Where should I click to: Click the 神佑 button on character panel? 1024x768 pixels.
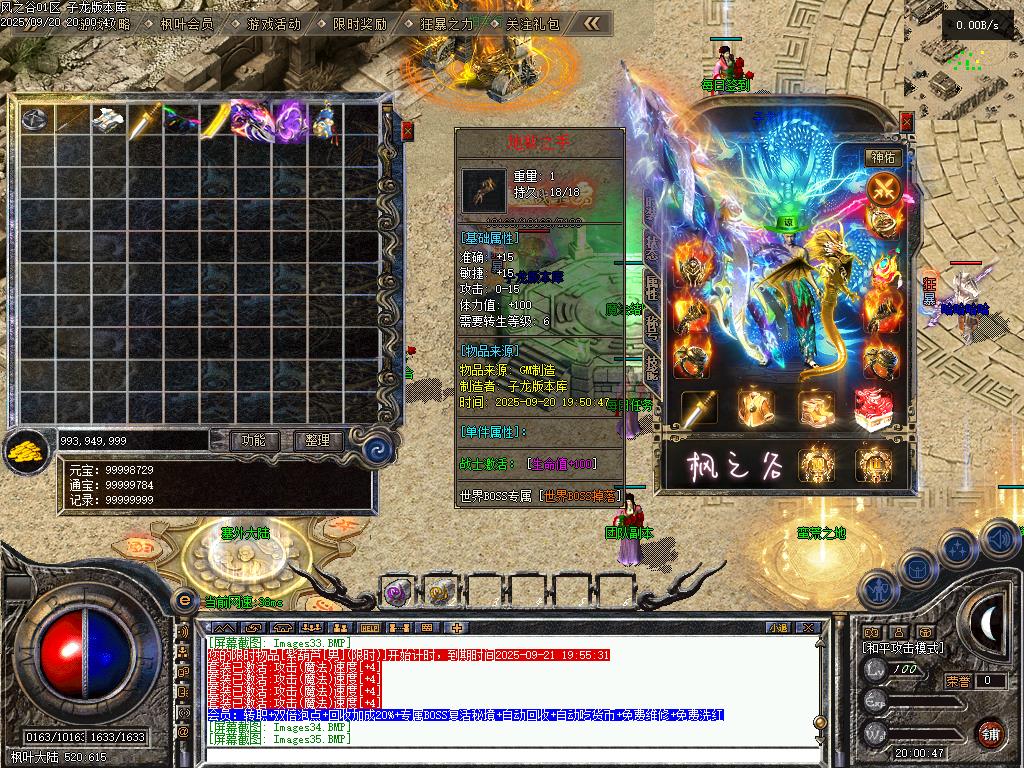(x=883, y=157)
